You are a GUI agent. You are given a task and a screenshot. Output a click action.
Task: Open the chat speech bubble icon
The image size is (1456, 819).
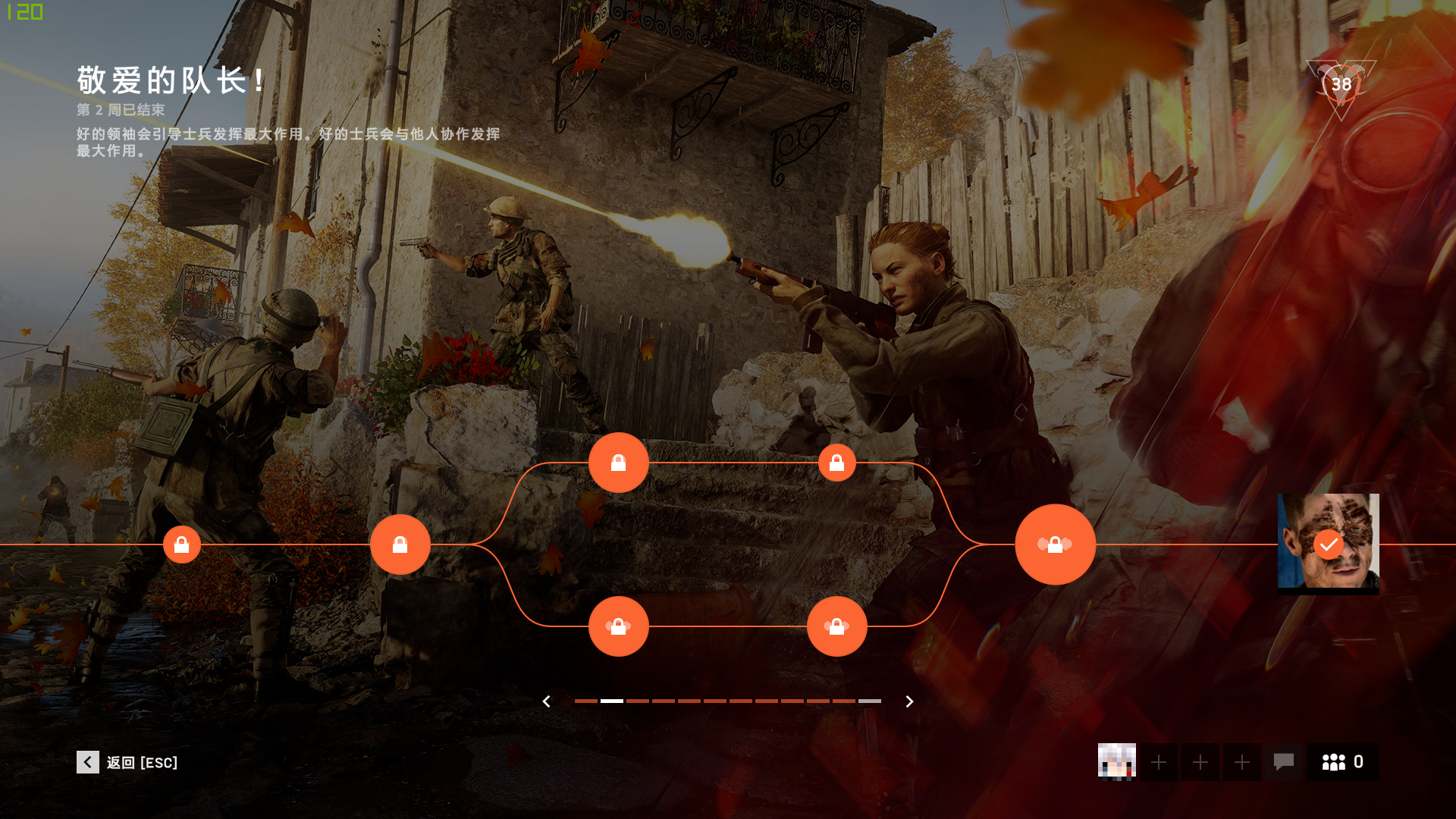[x=1283, y=762]
